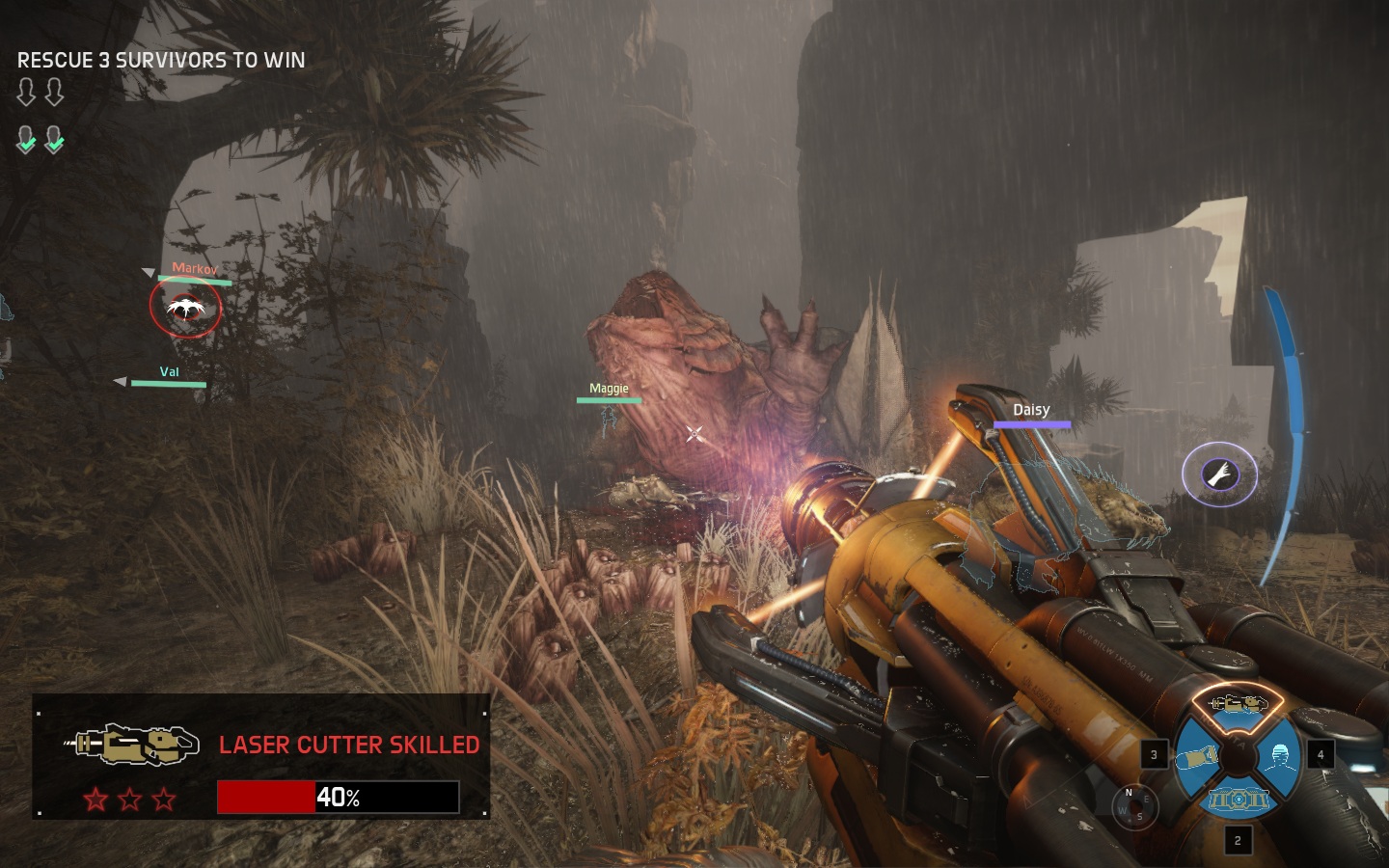The width and height of the screenshot is (1389, 868).
Task: Select the red-circled monster marker
Action: 185,308
